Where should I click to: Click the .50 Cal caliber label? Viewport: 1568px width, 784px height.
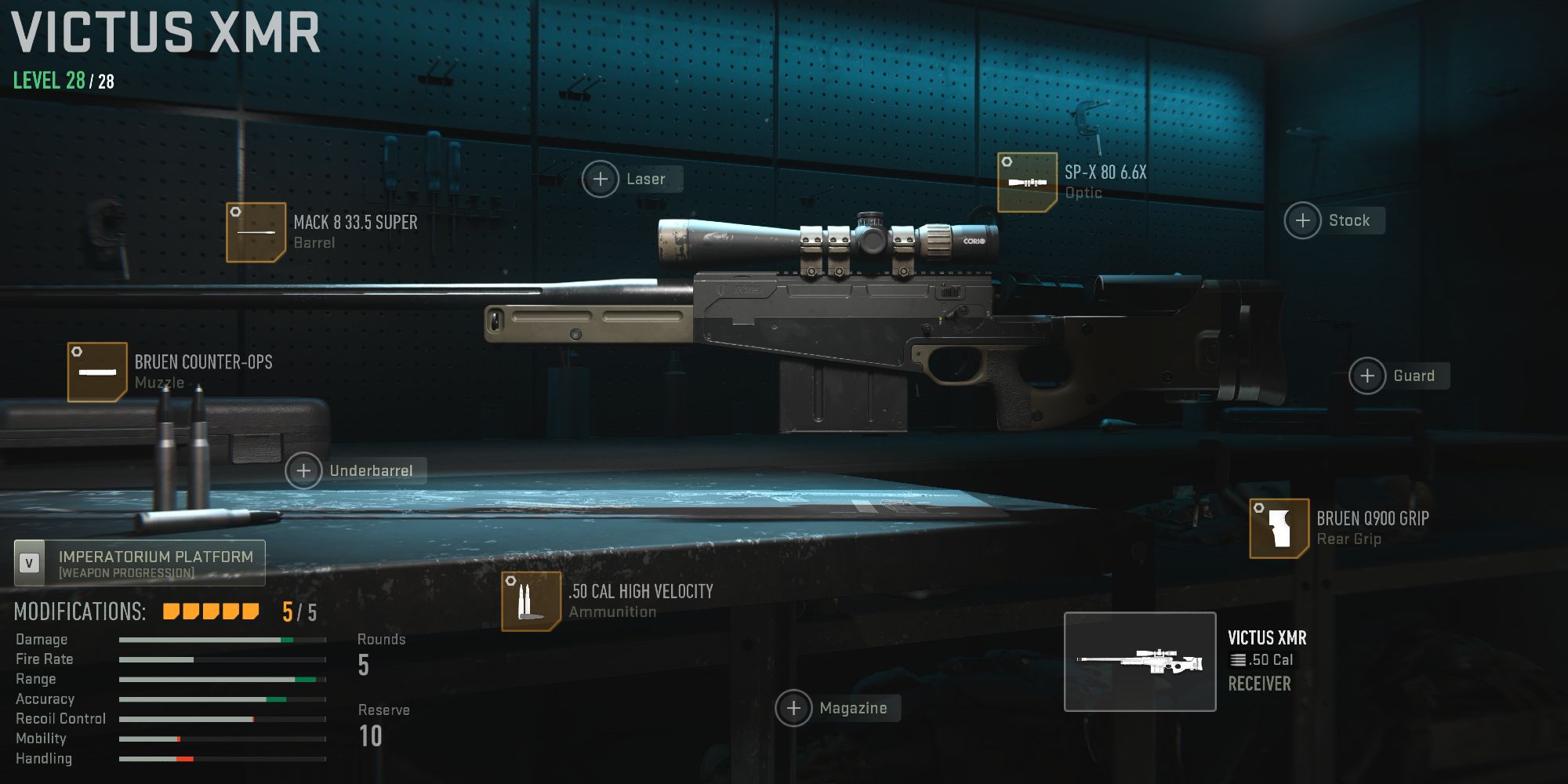coord(1264,661)
